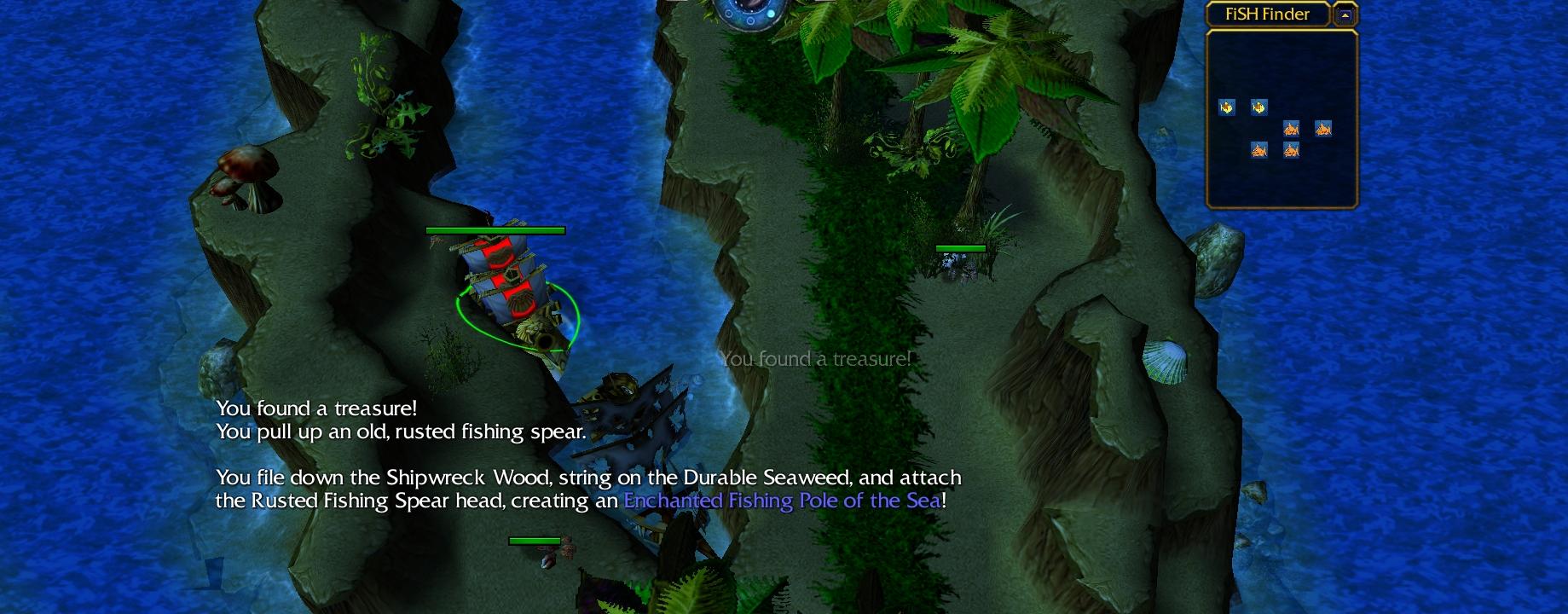Collapse the FiSH Finder panel with arrow button

tap(1345, 14)
